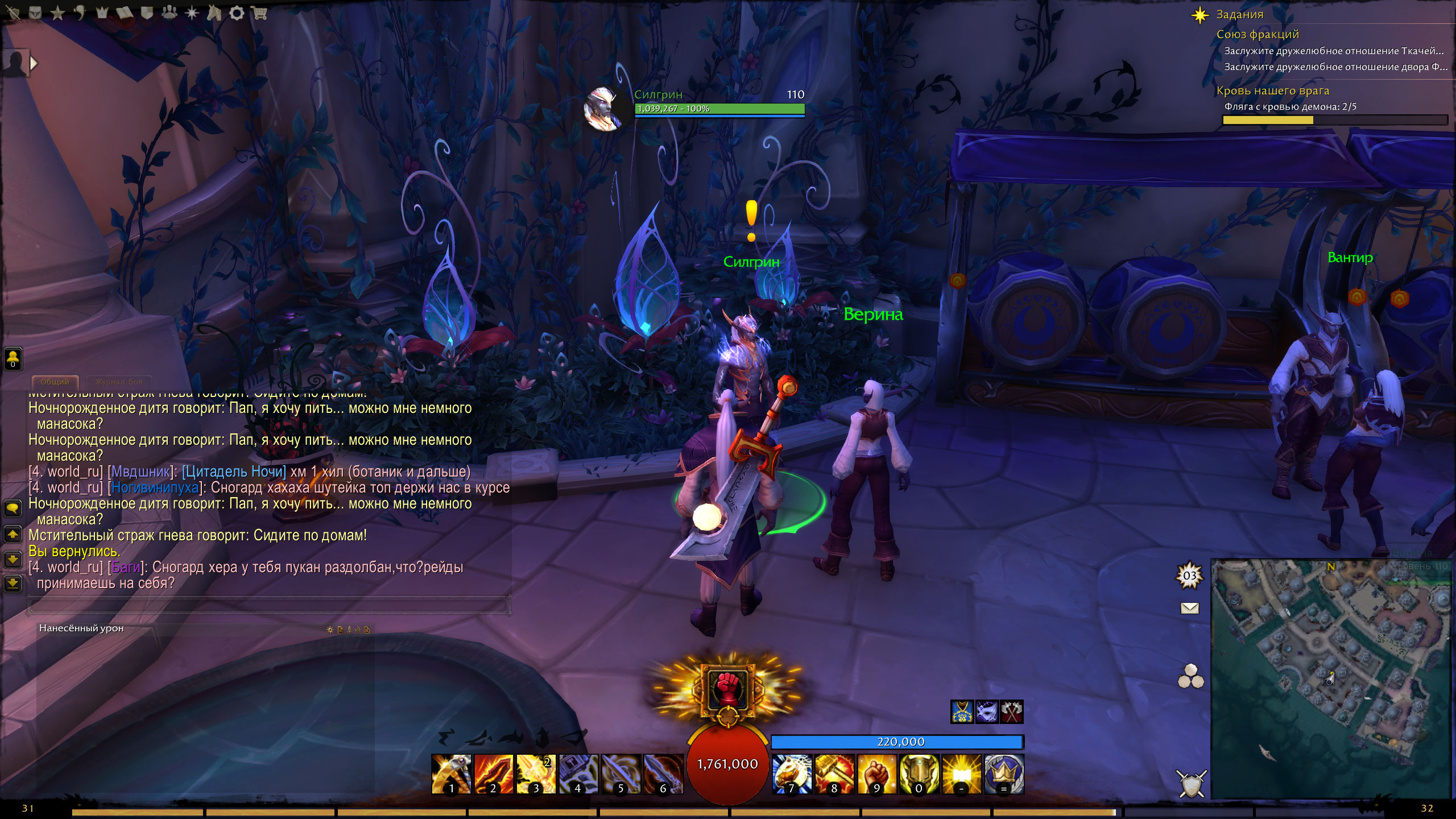
Task: Open the open-book icon in the micro menu
Action: pyautogui.click(x=125, y=13)
